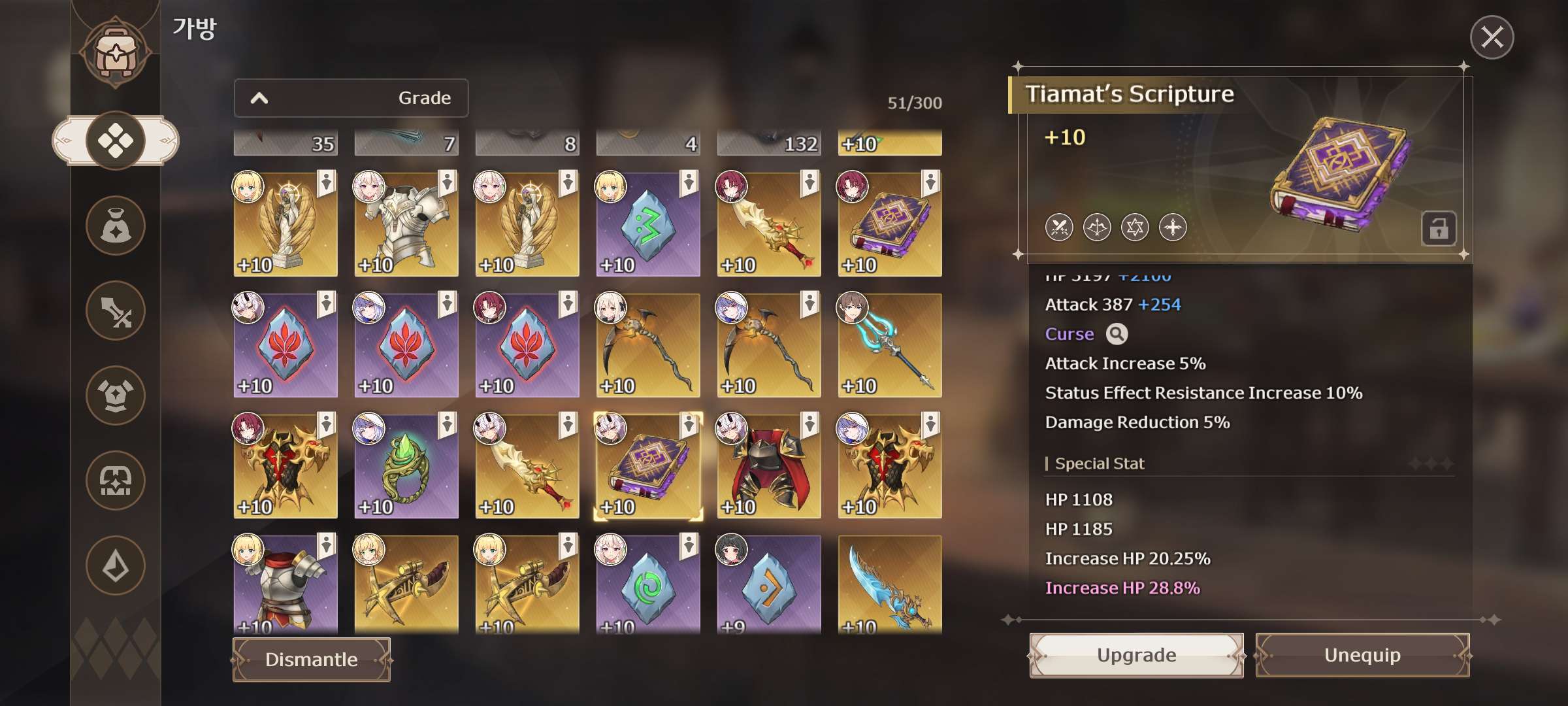1568x706 pixels.
Task: Show the pouch category tab
Action: point(116,226)
